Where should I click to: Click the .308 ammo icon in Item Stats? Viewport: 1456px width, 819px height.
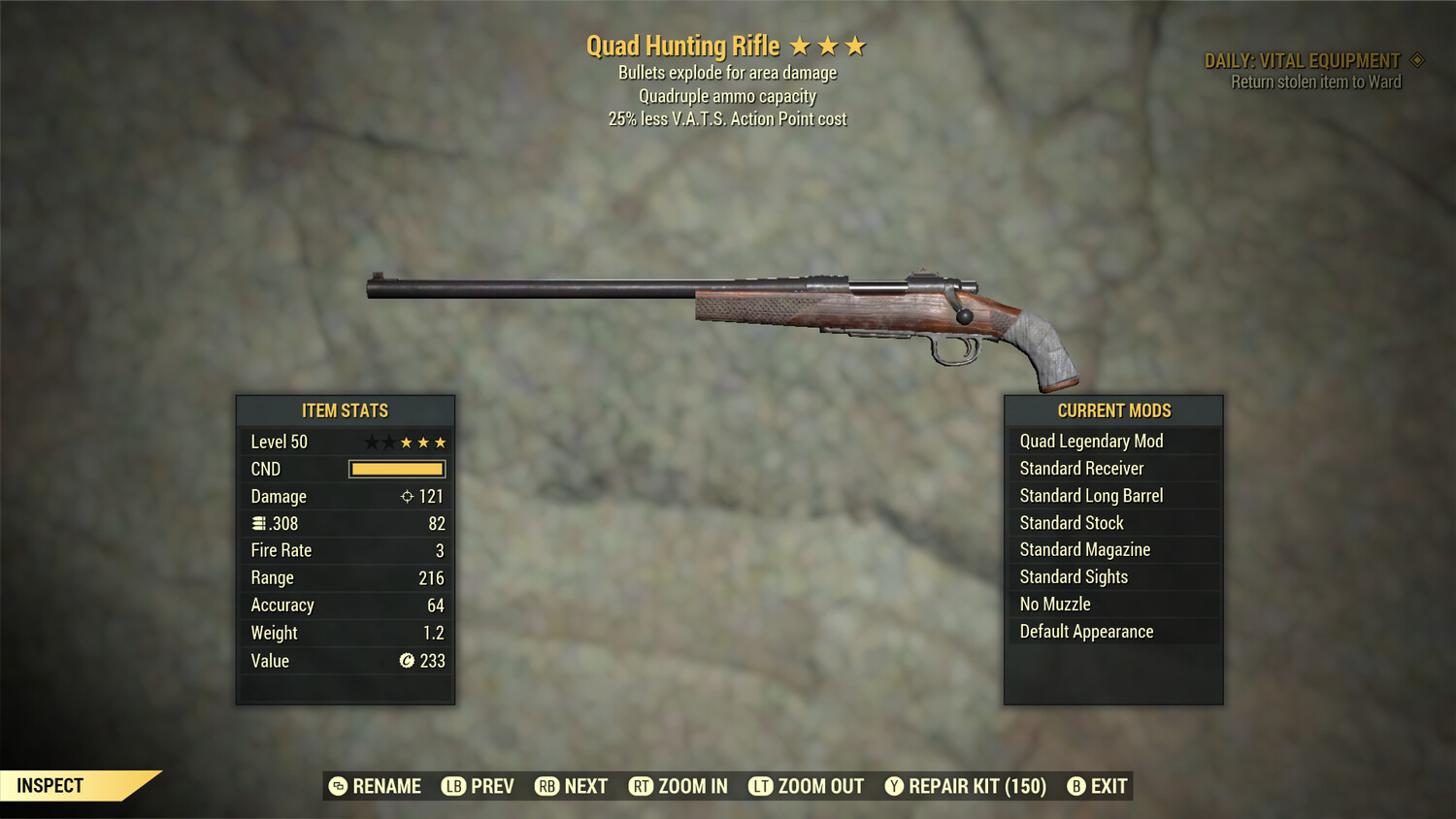[259, 523]
